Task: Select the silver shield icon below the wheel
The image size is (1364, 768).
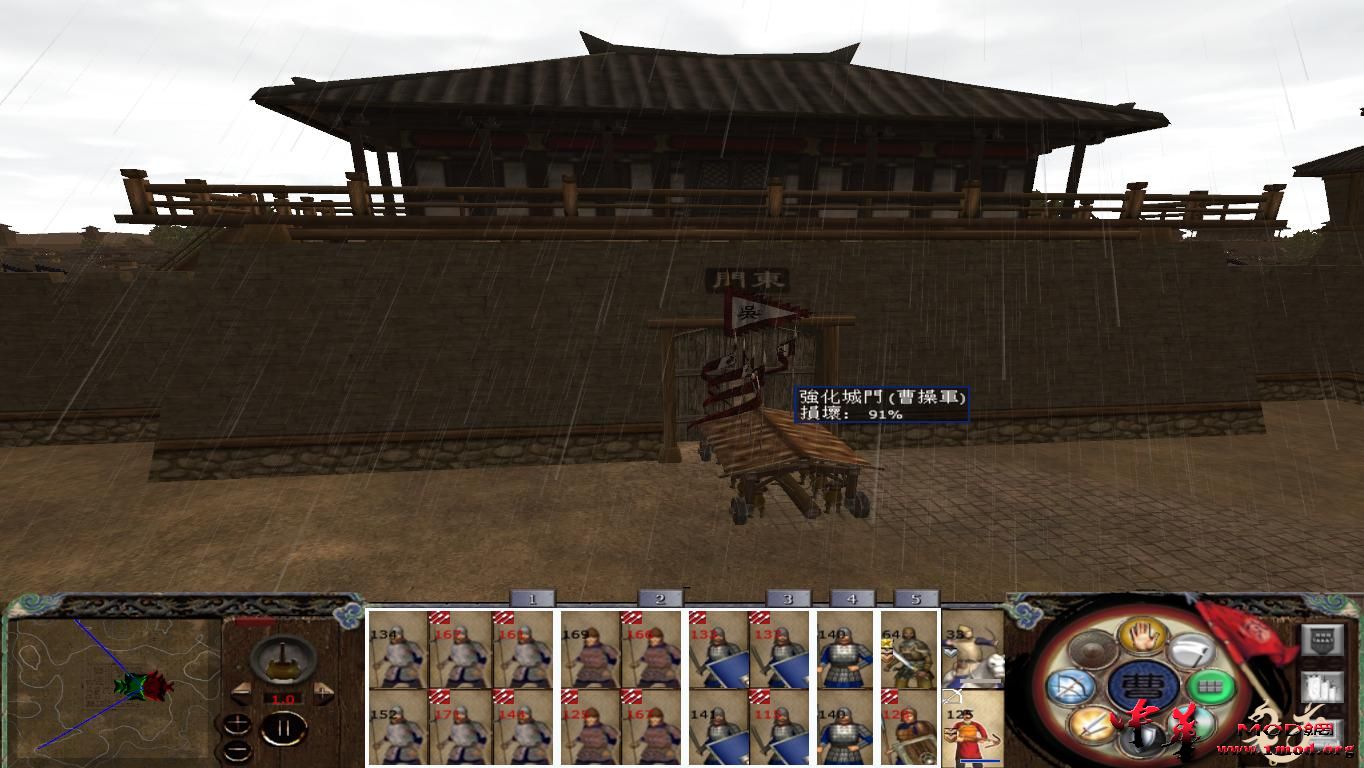Action: click(x=1145, y=737)
